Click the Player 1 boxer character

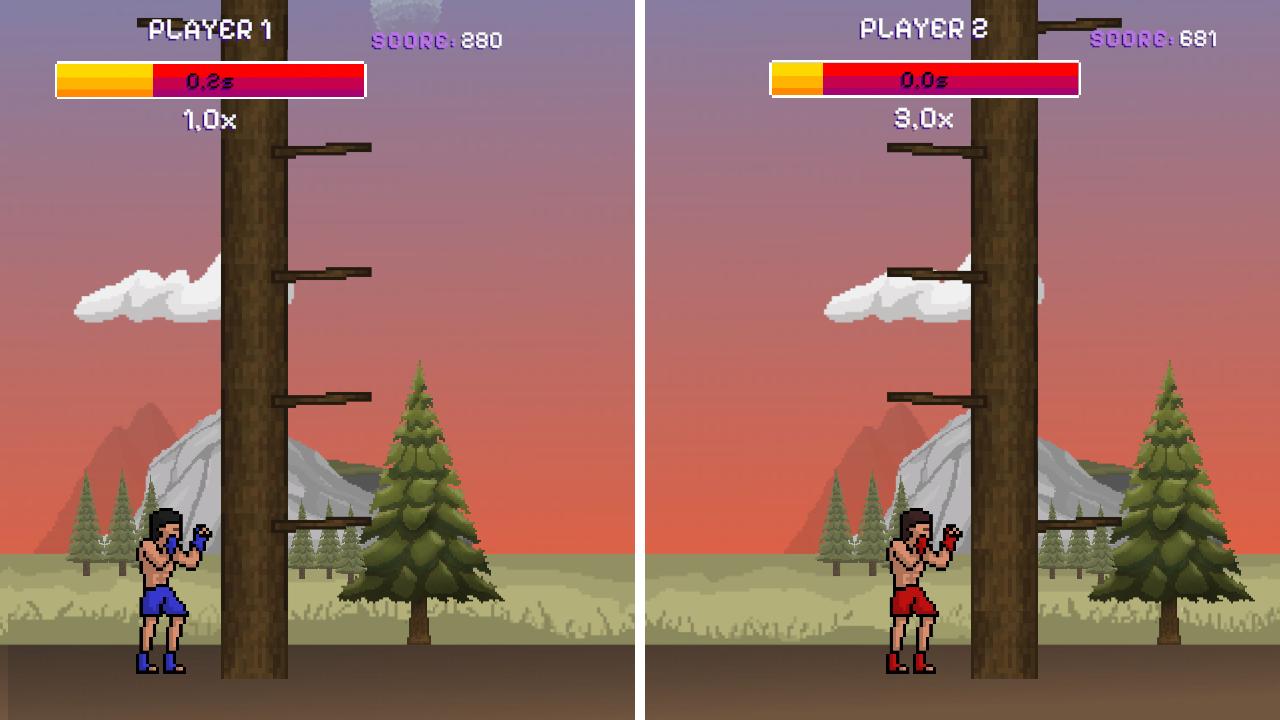coord(160,590)
